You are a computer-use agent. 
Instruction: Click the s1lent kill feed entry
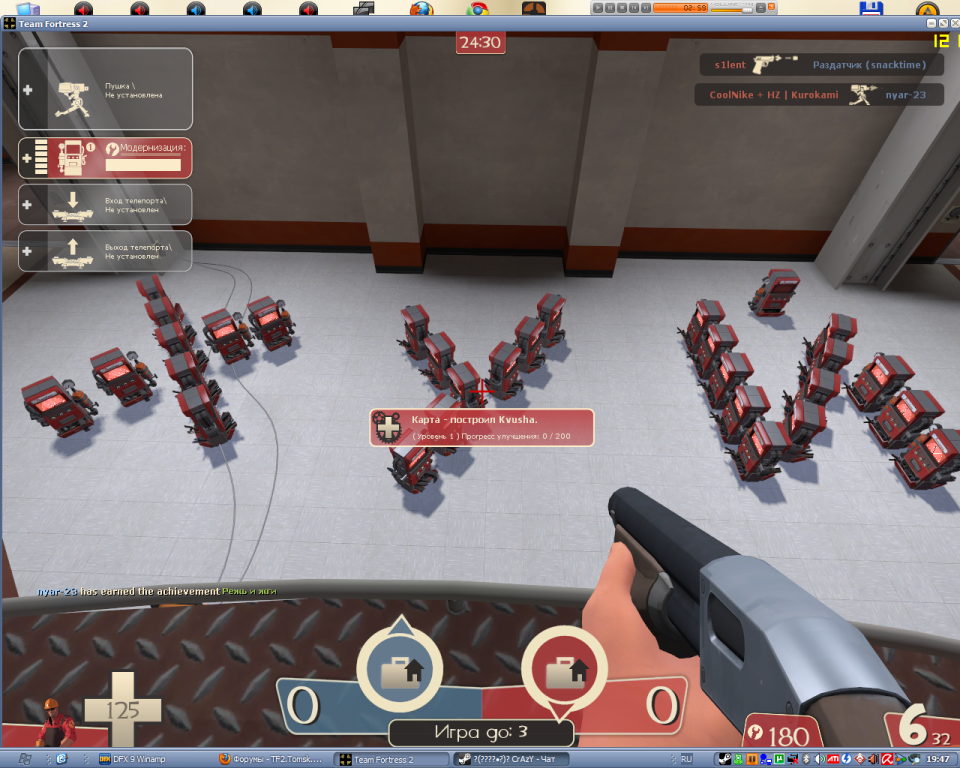tap(821, 65)
